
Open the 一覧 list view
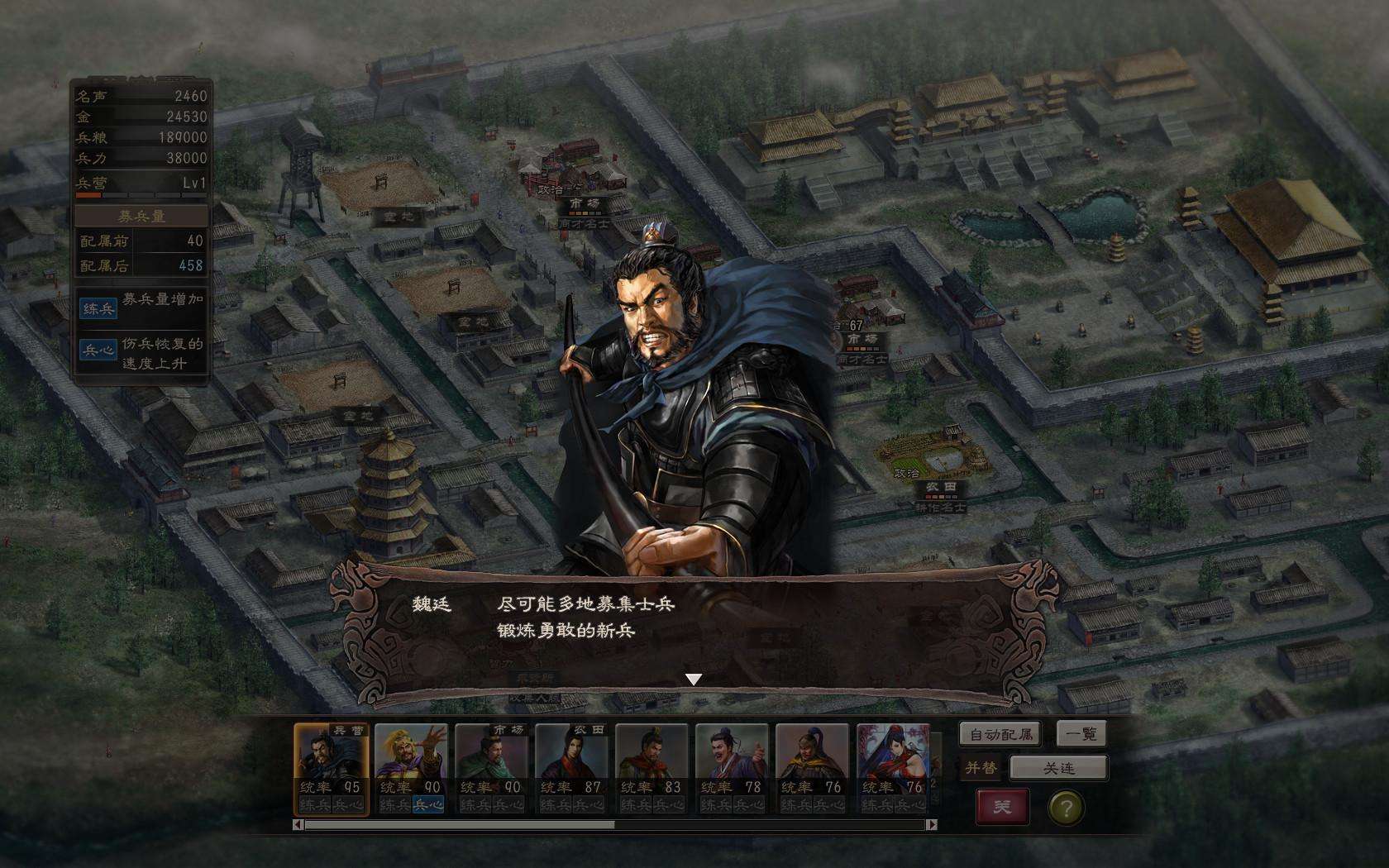[1081, 734]
